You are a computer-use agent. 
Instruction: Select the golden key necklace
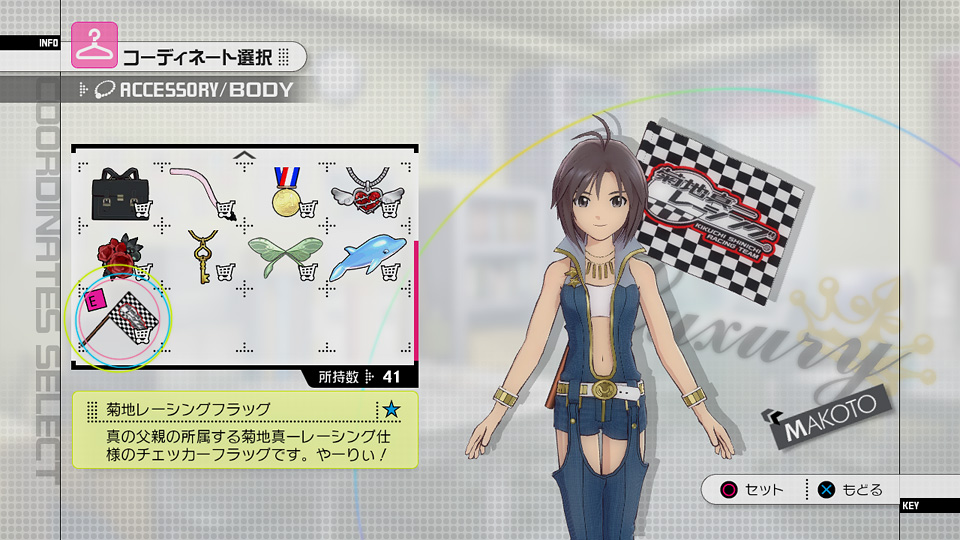click(x=203, y=256)
